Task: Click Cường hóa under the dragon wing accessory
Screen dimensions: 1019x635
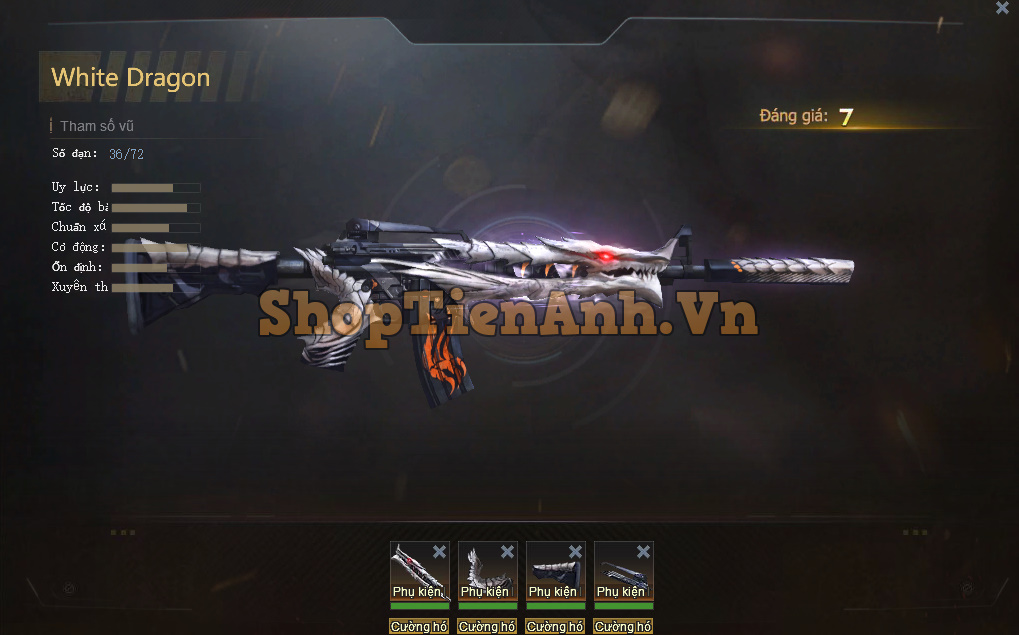Action: point(487,627)
